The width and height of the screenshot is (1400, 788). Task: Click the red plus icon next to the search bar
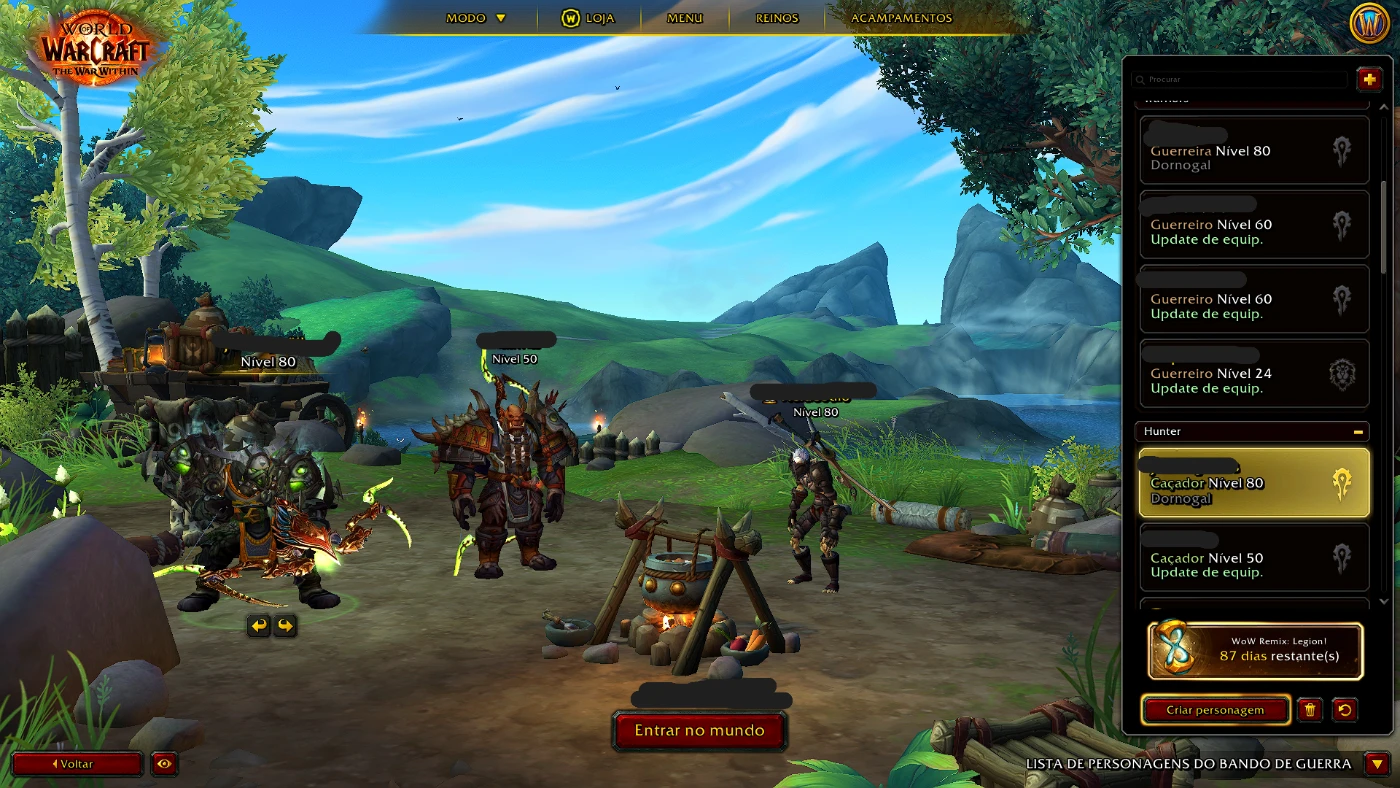click(1368, 78)
